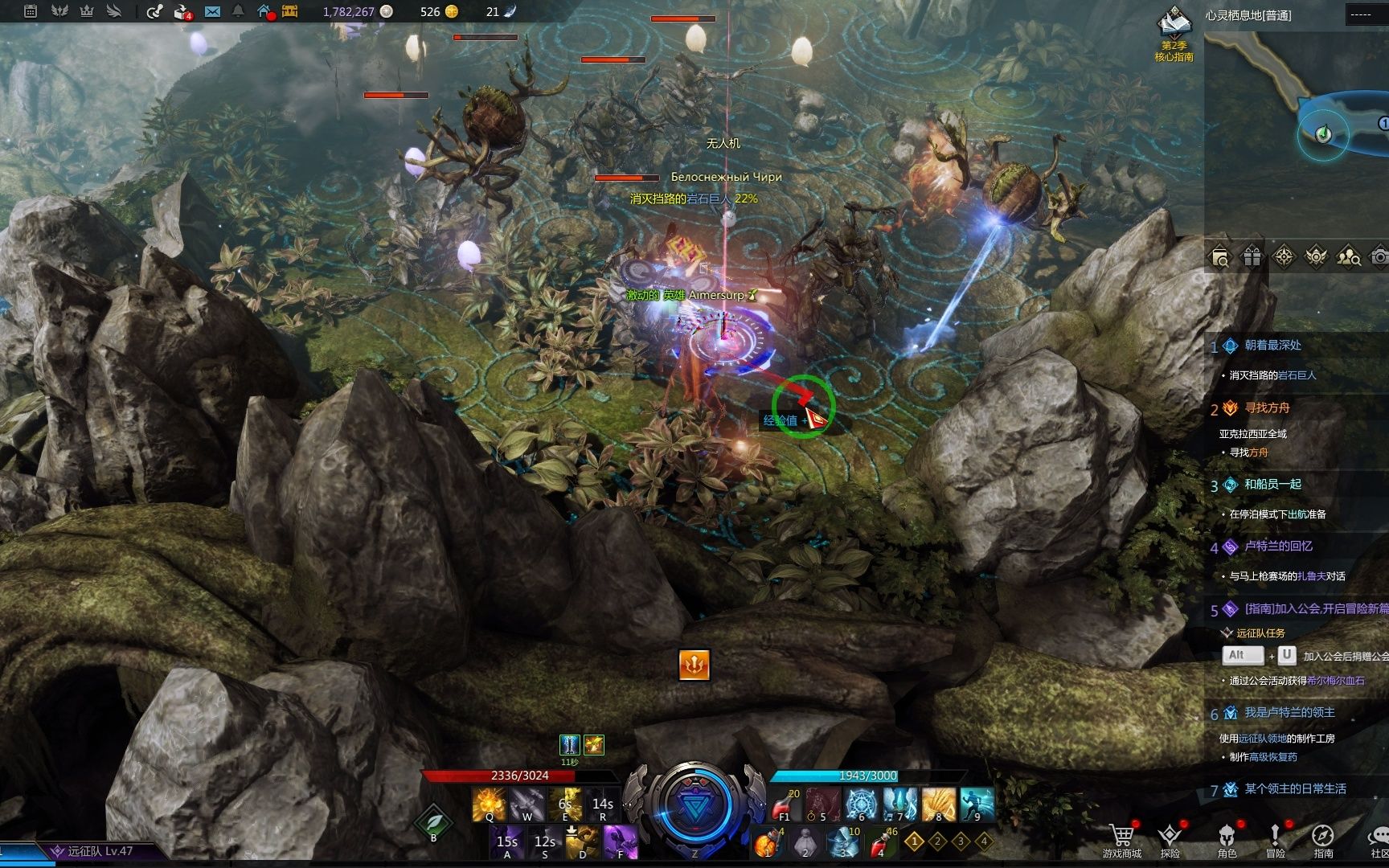The image size is (1389, 868).
Task: Open the gold treasure chest icon
Action: pyautogui.click(x=289, y=11)
